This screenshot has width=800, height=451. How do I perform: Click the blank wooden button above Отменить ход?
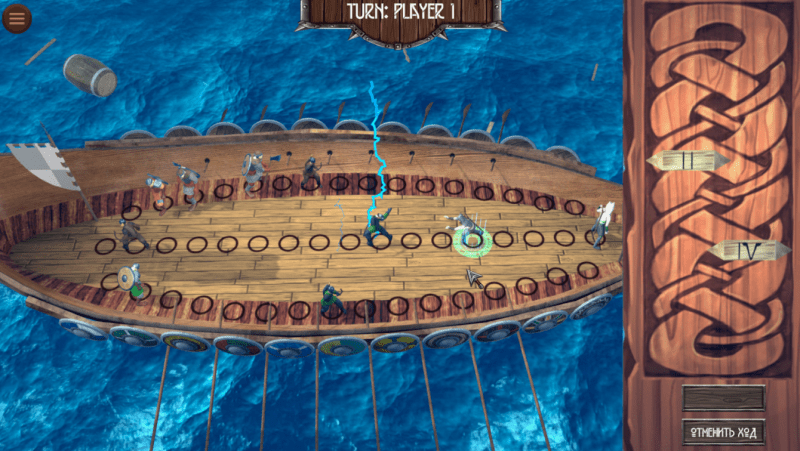coord(723,398)
